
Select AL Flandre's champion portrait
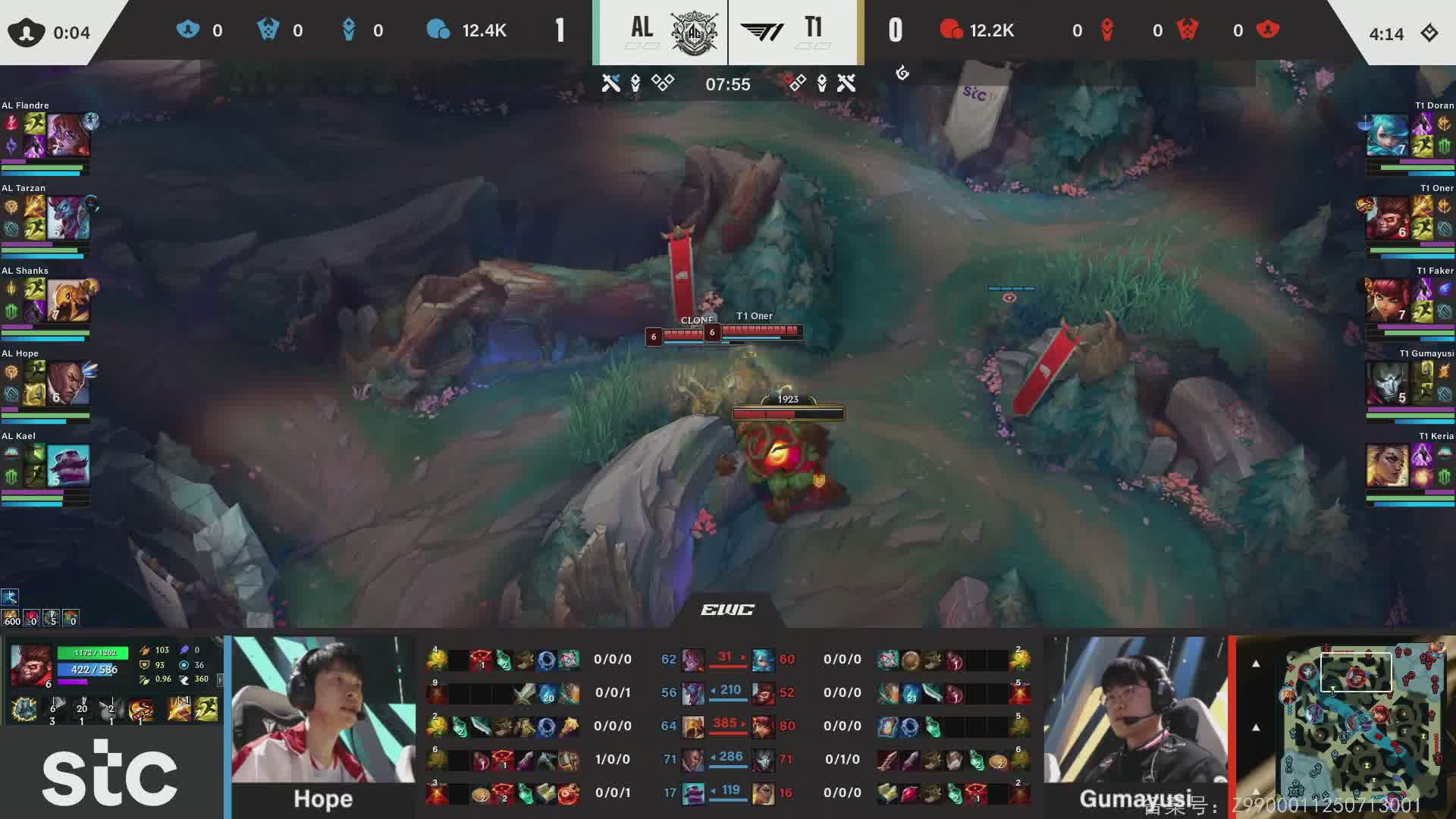(x=68, y=135)
